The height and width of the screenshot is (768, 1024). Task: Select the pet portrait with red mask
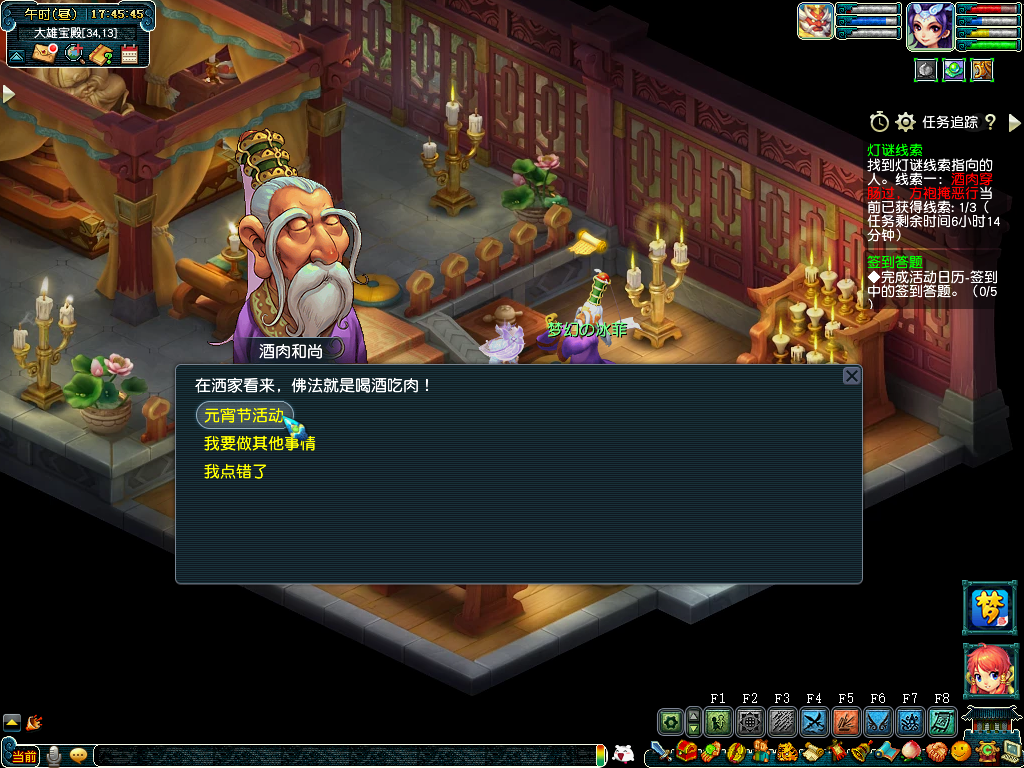point(815,20)
